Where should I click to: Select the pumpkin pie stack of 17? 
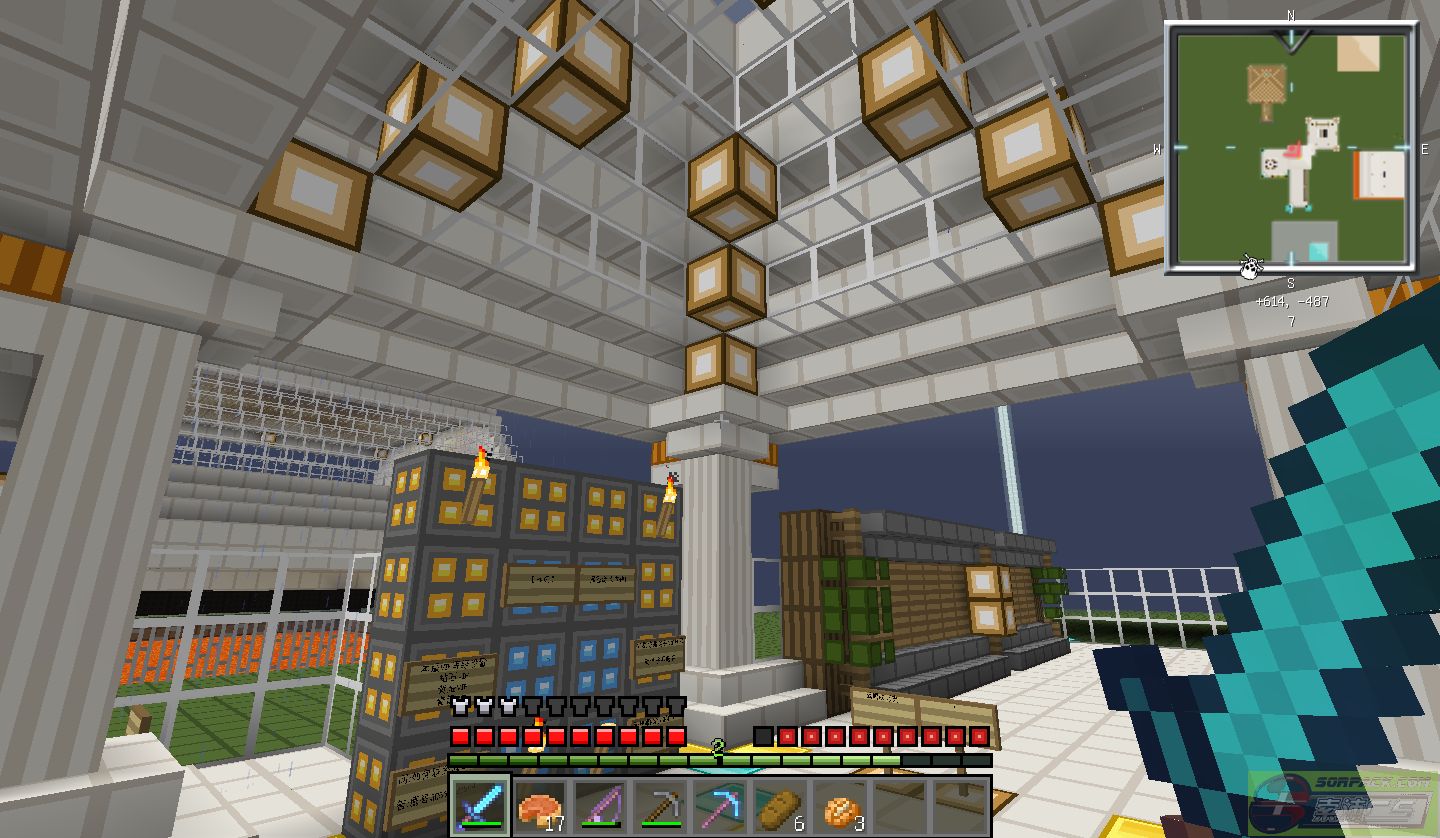click(x=540, y=805)
